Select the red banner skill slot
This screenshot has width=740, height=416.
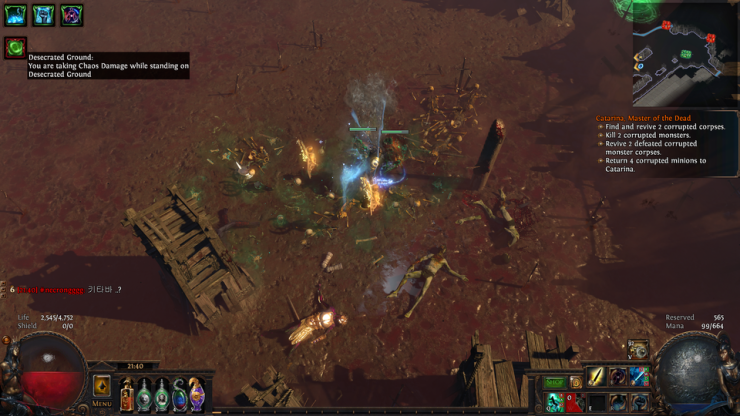pos(573,402)
